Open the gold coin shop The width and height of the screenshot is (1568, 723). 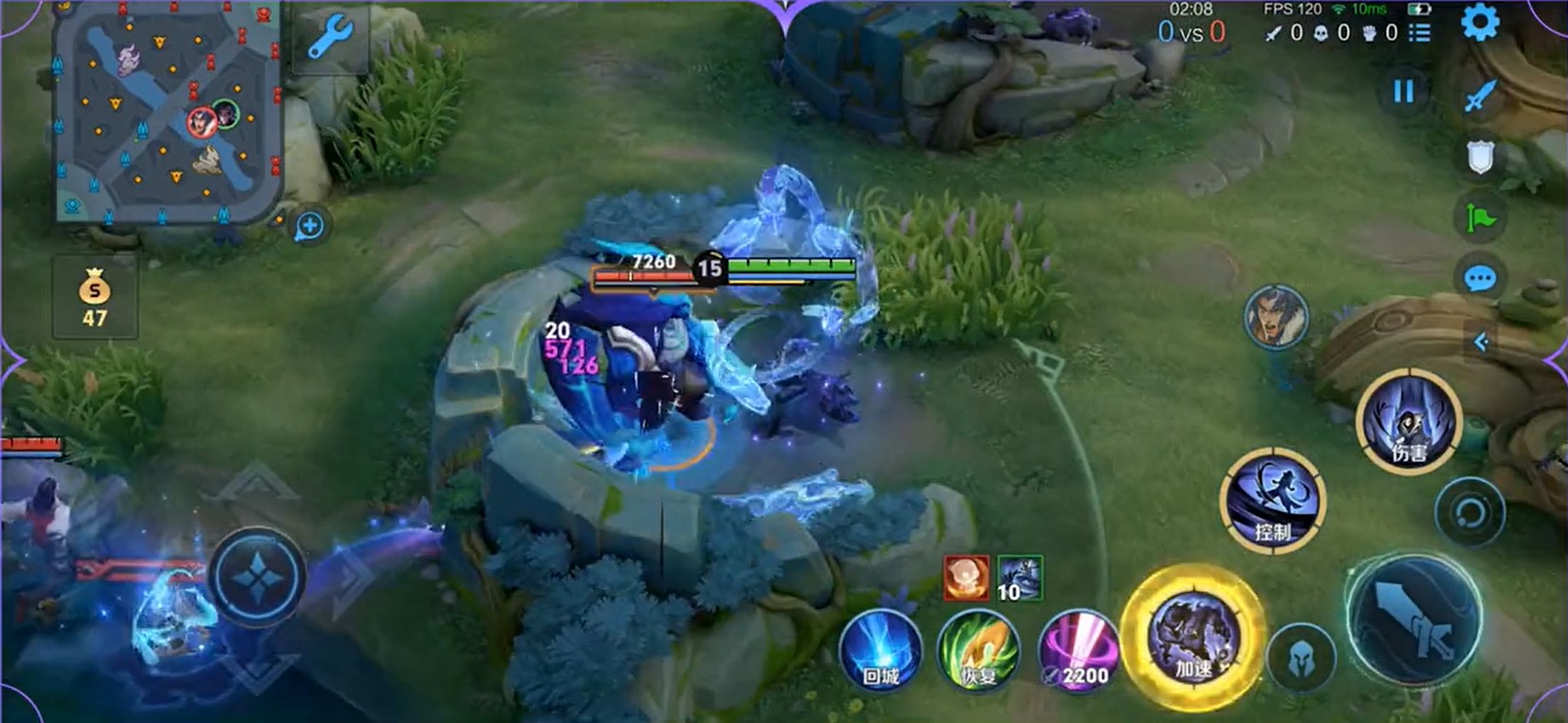pyautogui.click(x=94, y=298)
